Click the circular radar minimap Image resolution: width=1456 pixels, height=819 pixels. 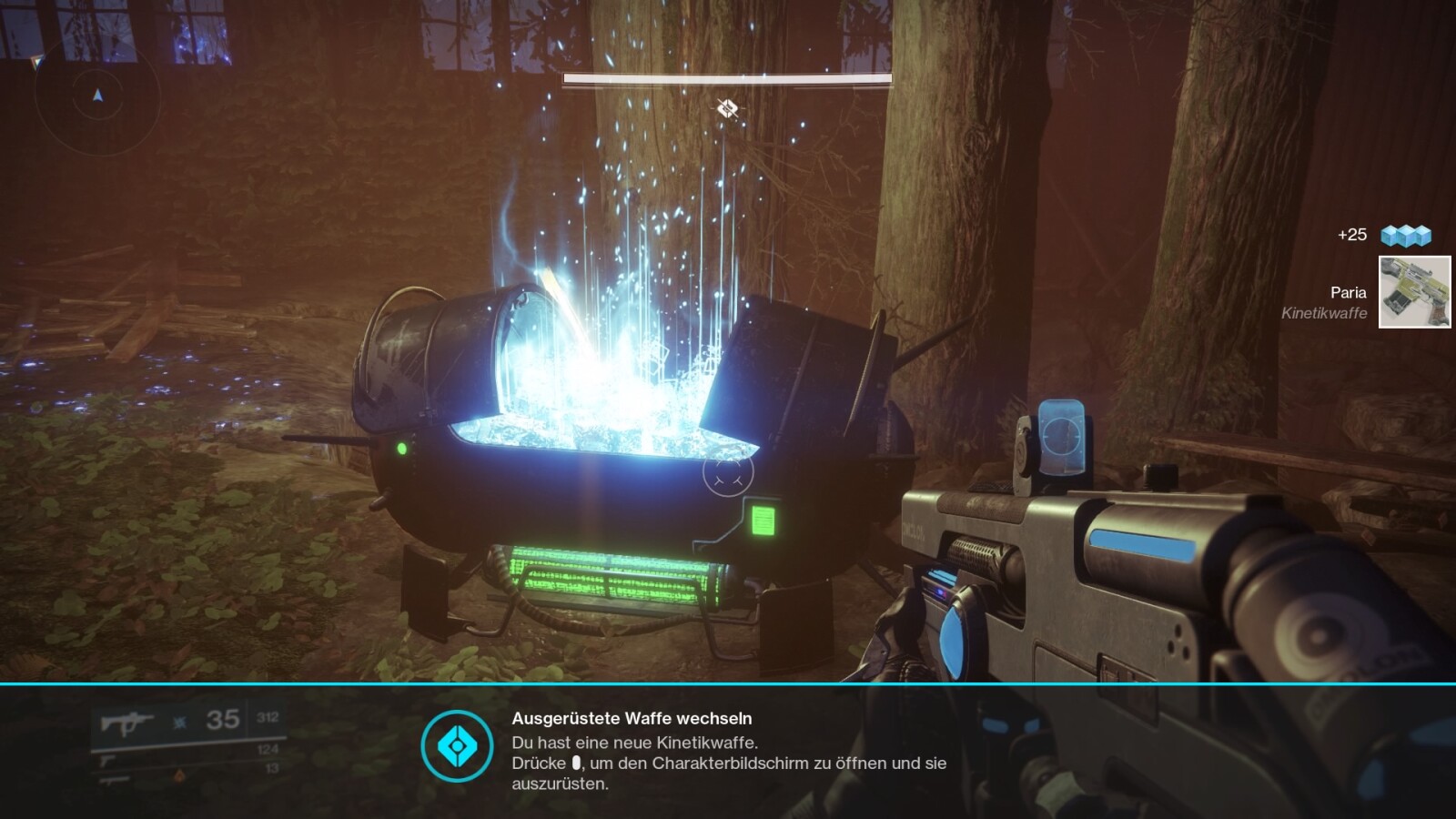[97, 96]
